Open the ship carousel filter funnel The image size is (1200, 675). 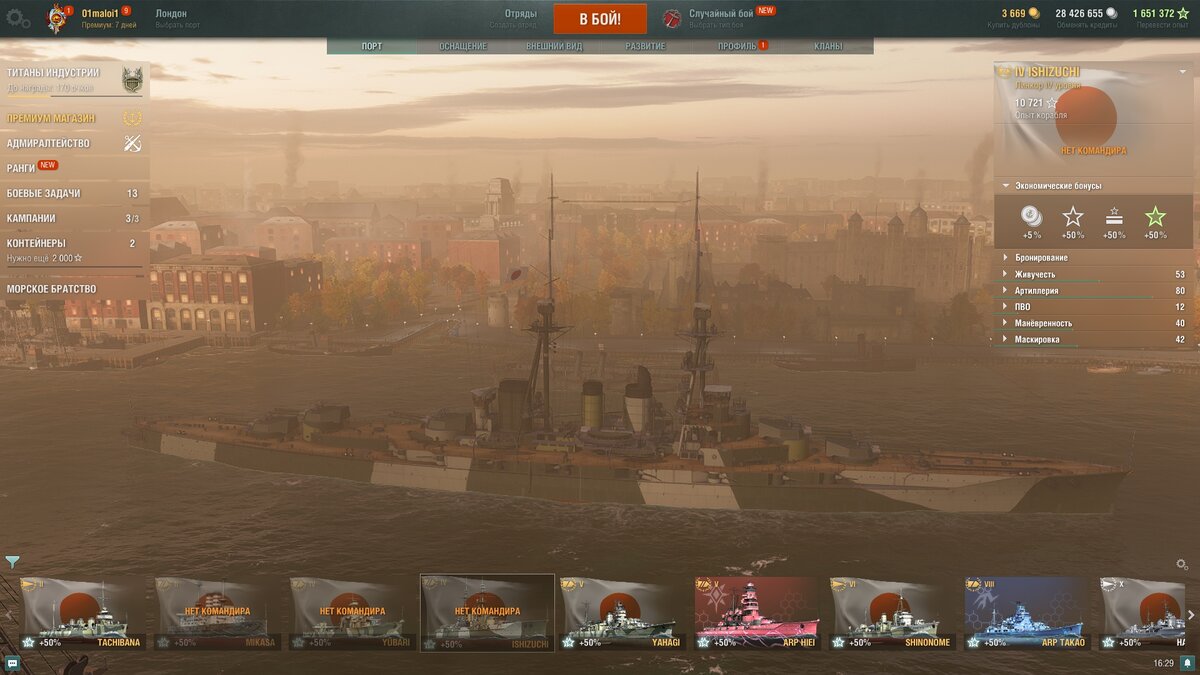click(12, 562)
